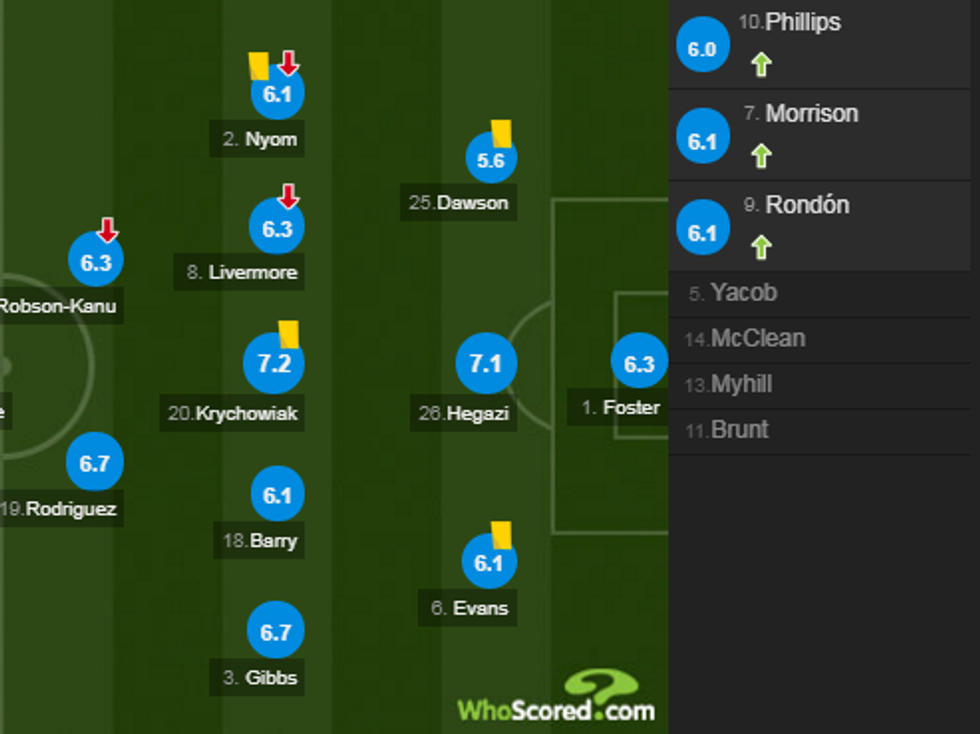
Task: Select unused substitute Yacob
Action: coord(743,293)
